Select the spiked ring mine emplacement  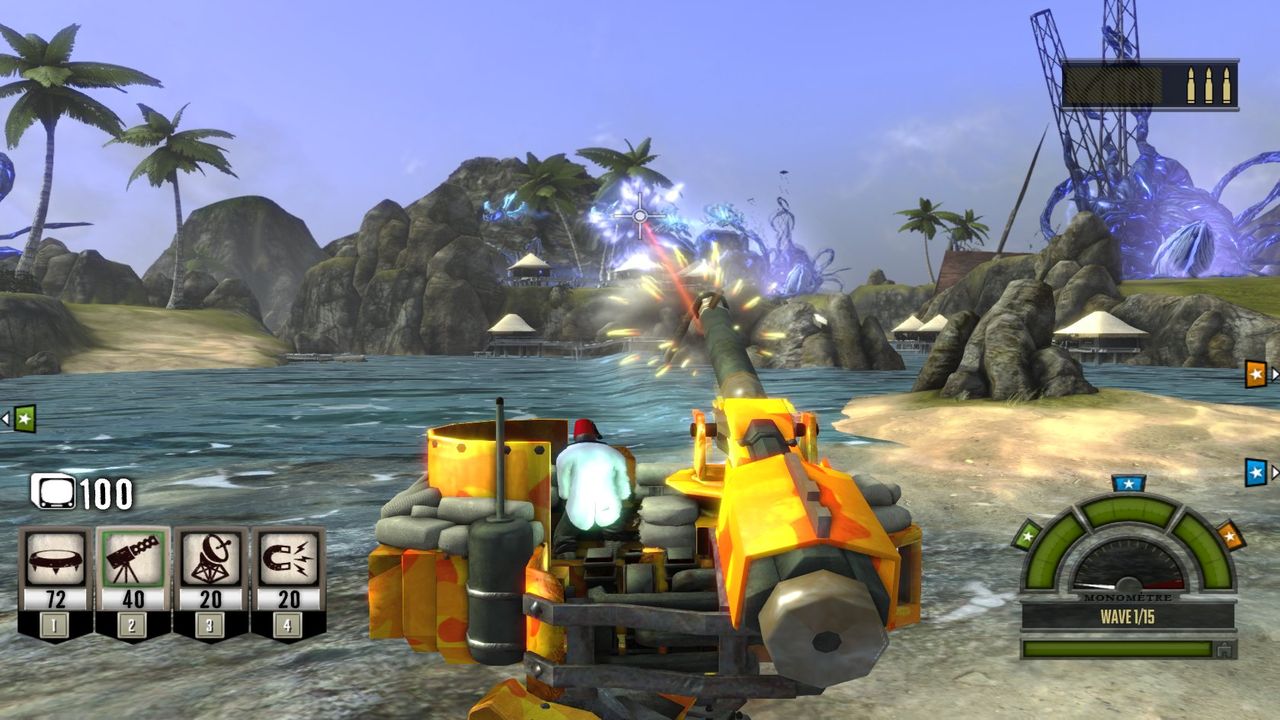(56, 560)
